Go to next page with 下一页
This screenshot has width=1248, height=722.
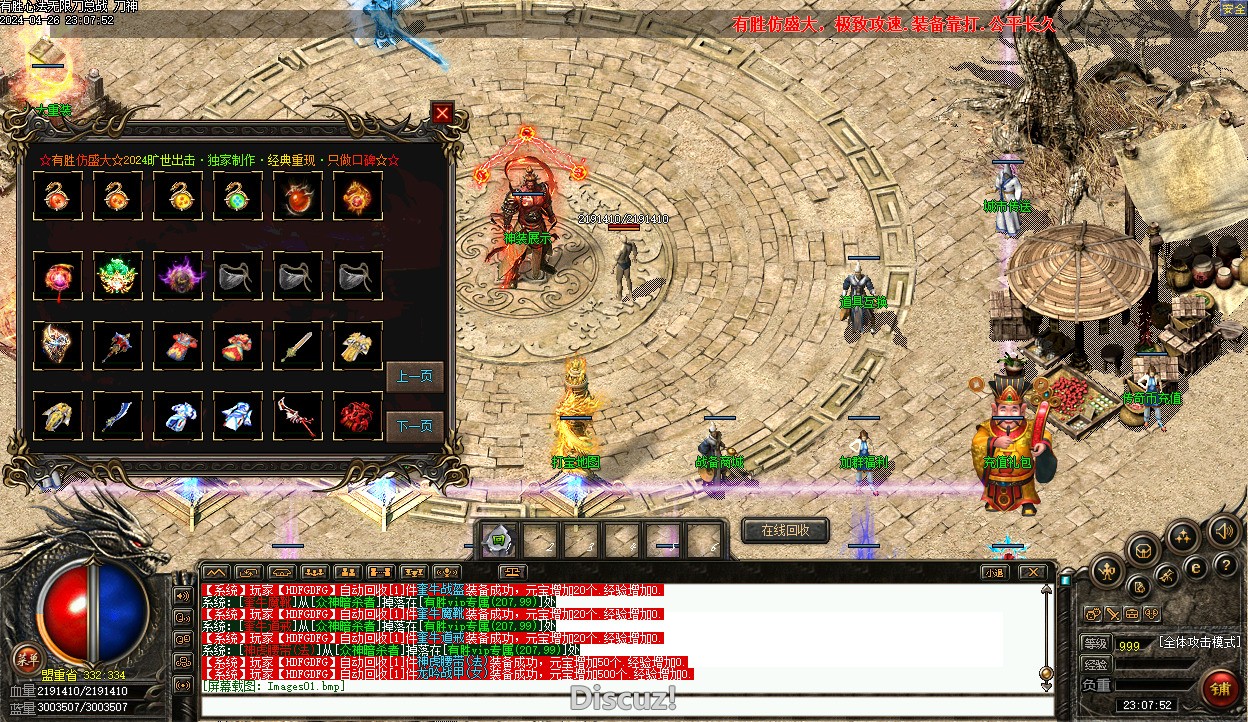coord(414,426)
